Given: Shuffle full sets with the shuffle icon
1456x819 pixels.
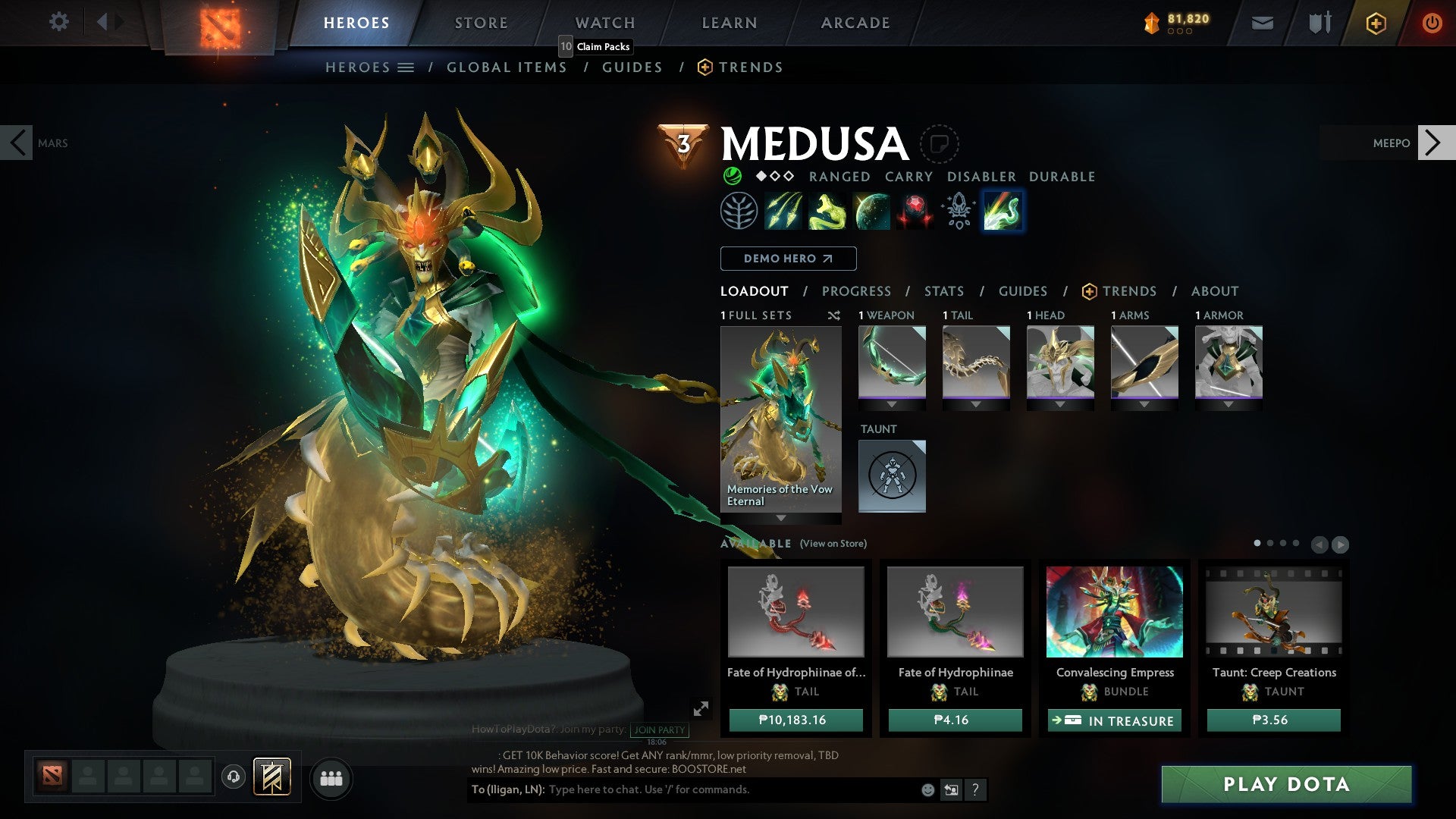Looking at the screenshot, I should (834, 315).
